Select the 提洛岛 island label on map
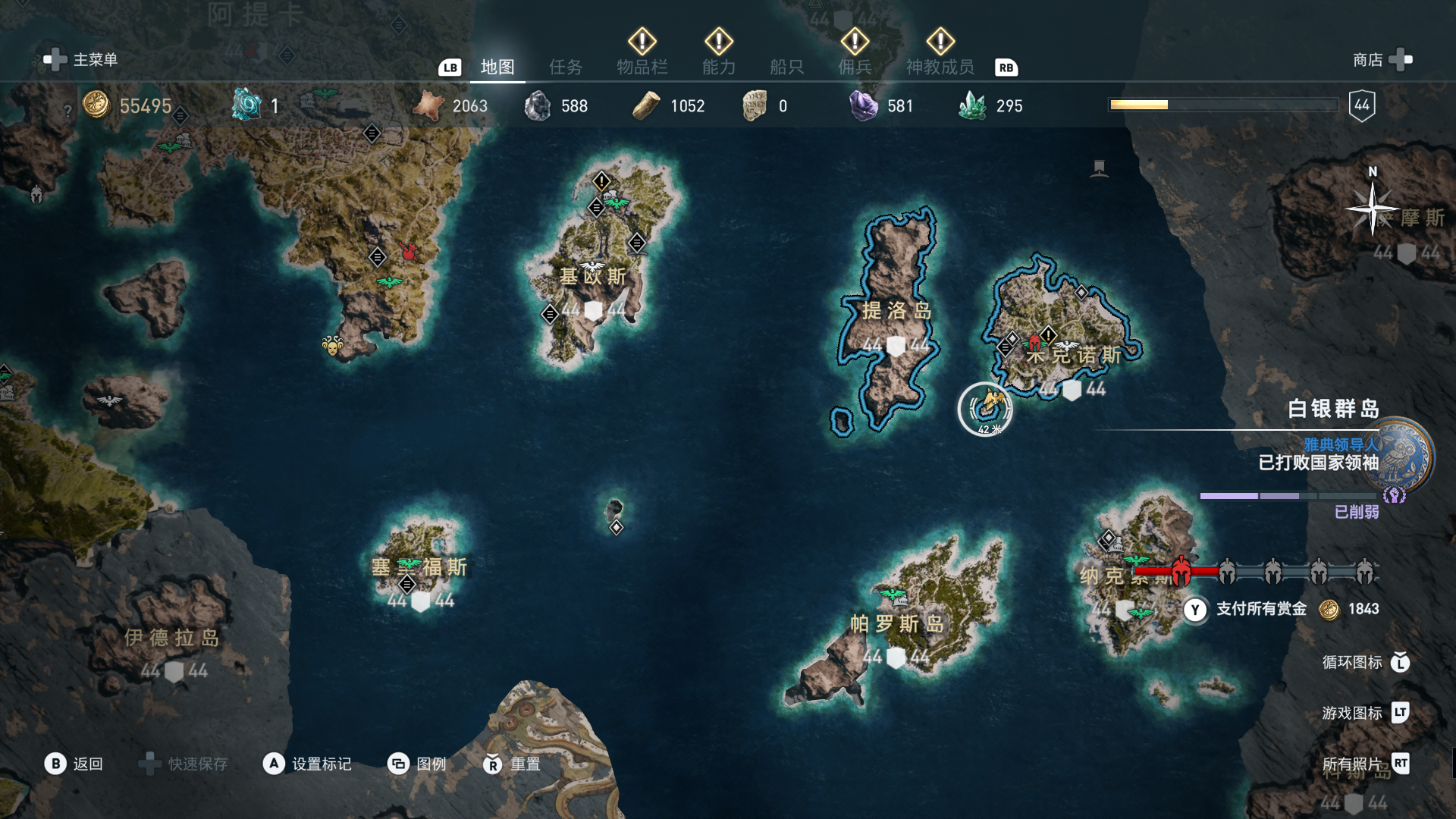1456x819 pixels. pyautogui.click(x=896, y=310)
